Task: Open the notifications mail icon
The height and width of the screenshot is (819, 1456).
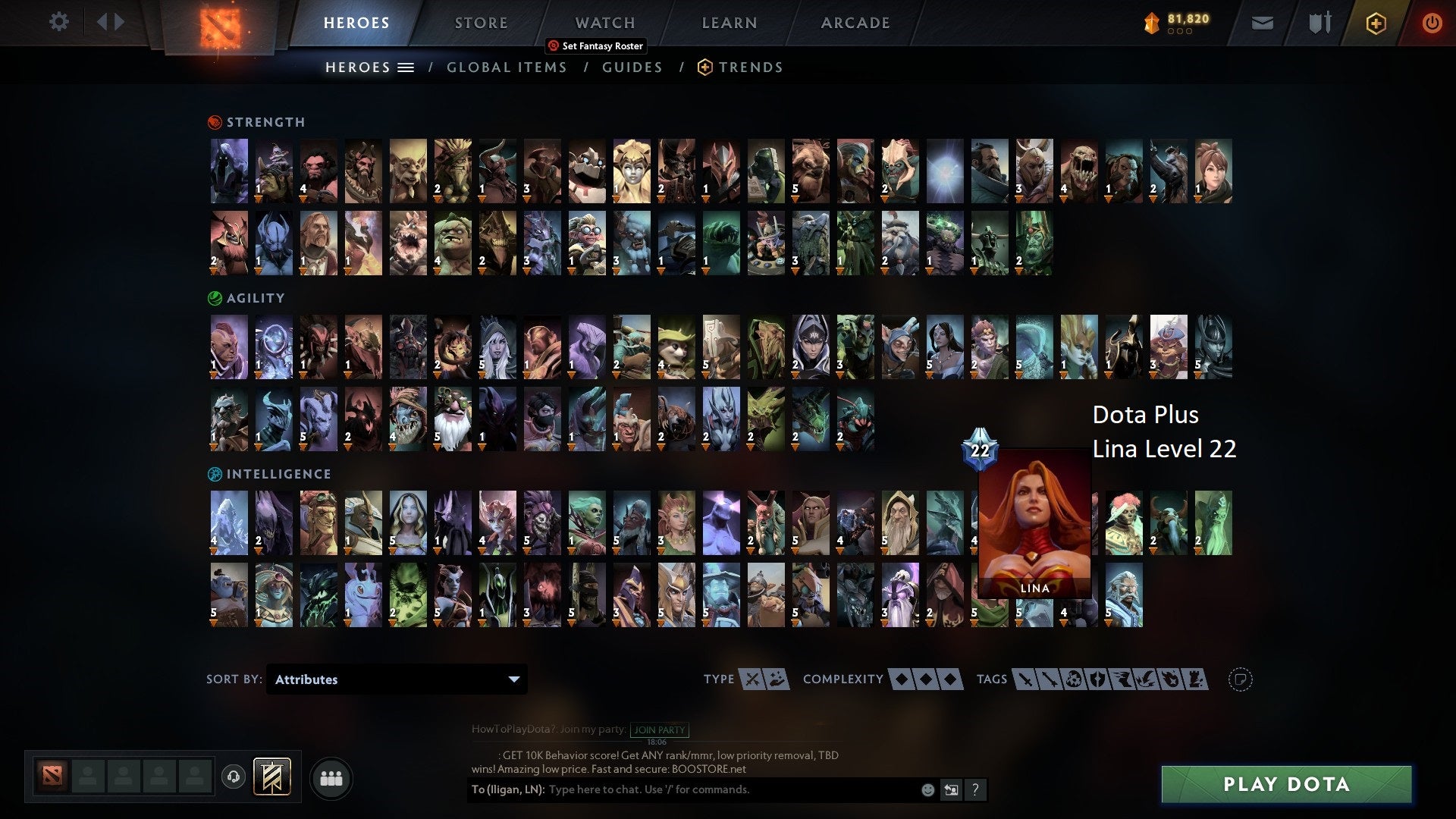Action: pyautogui.click(x=1262, y=23)
